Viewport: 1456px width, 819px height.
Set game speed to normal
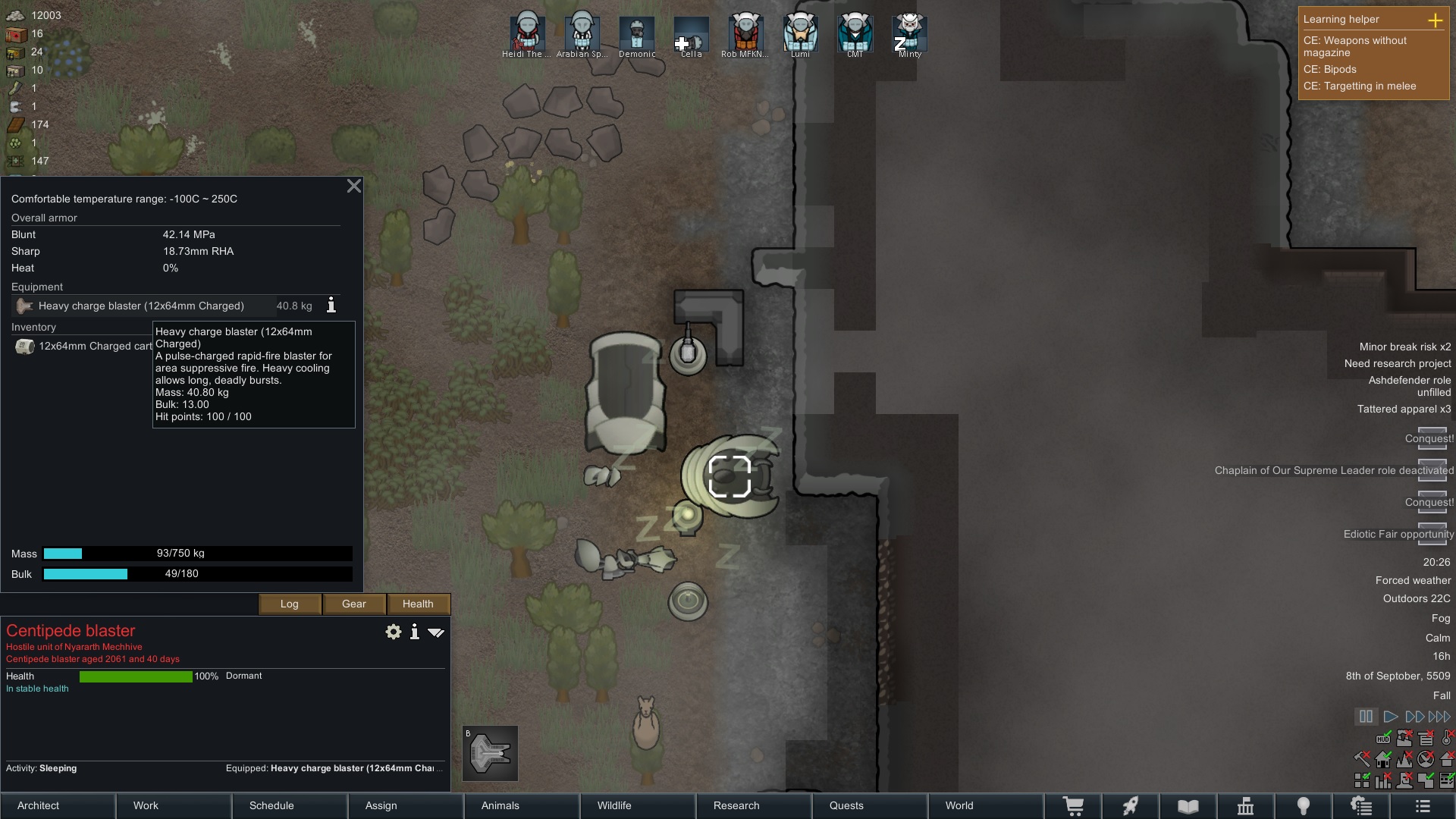click(x=1390, y=717)
